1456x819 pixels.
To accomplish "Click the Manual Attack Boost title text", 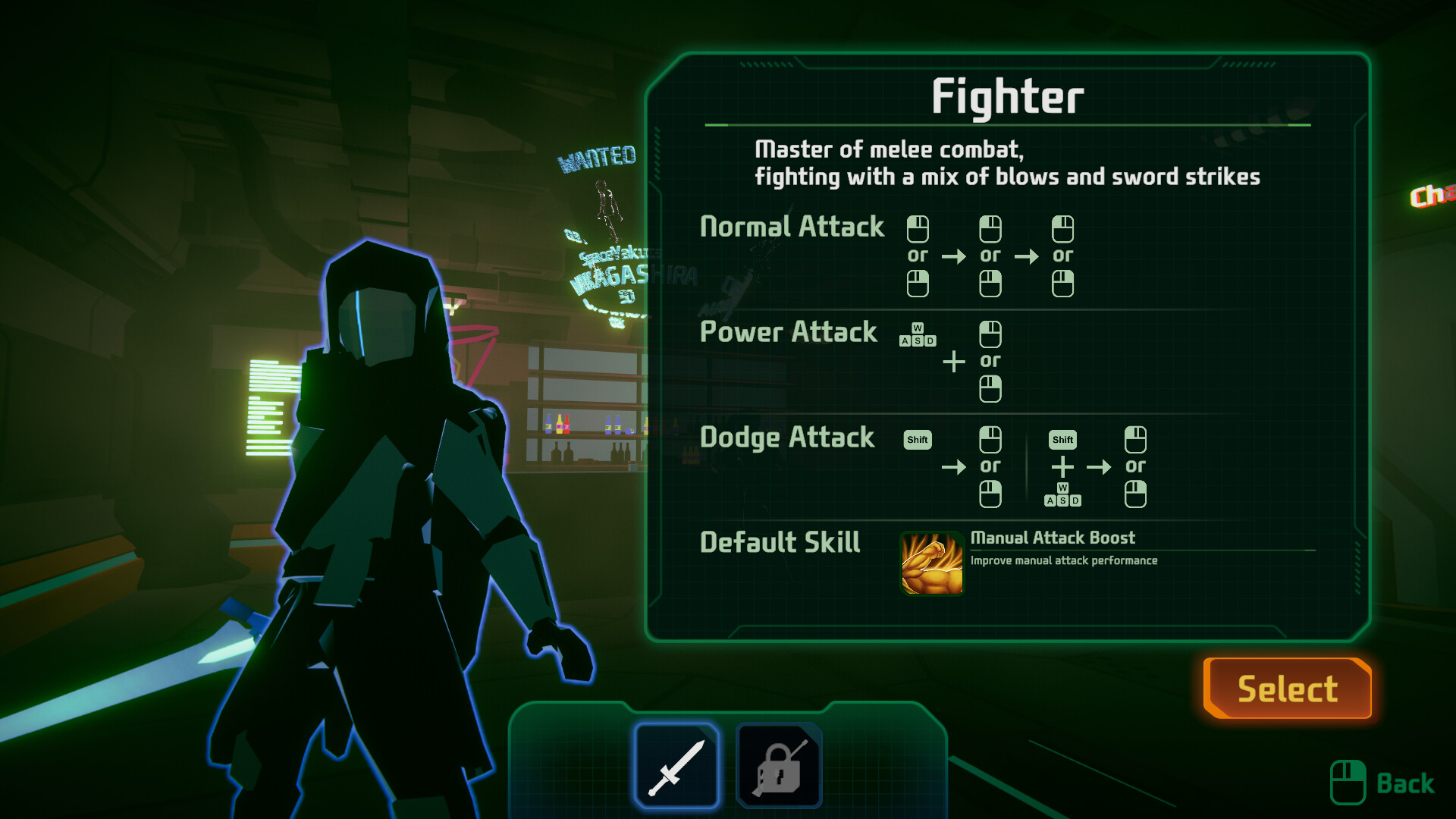I will [x=1053, y=538].
